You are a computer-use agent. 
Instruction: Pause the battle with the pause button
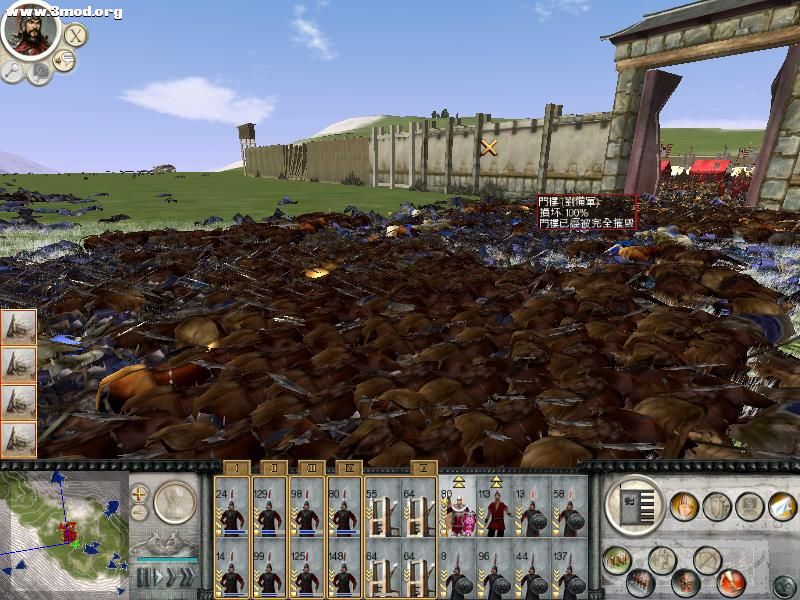144,577
